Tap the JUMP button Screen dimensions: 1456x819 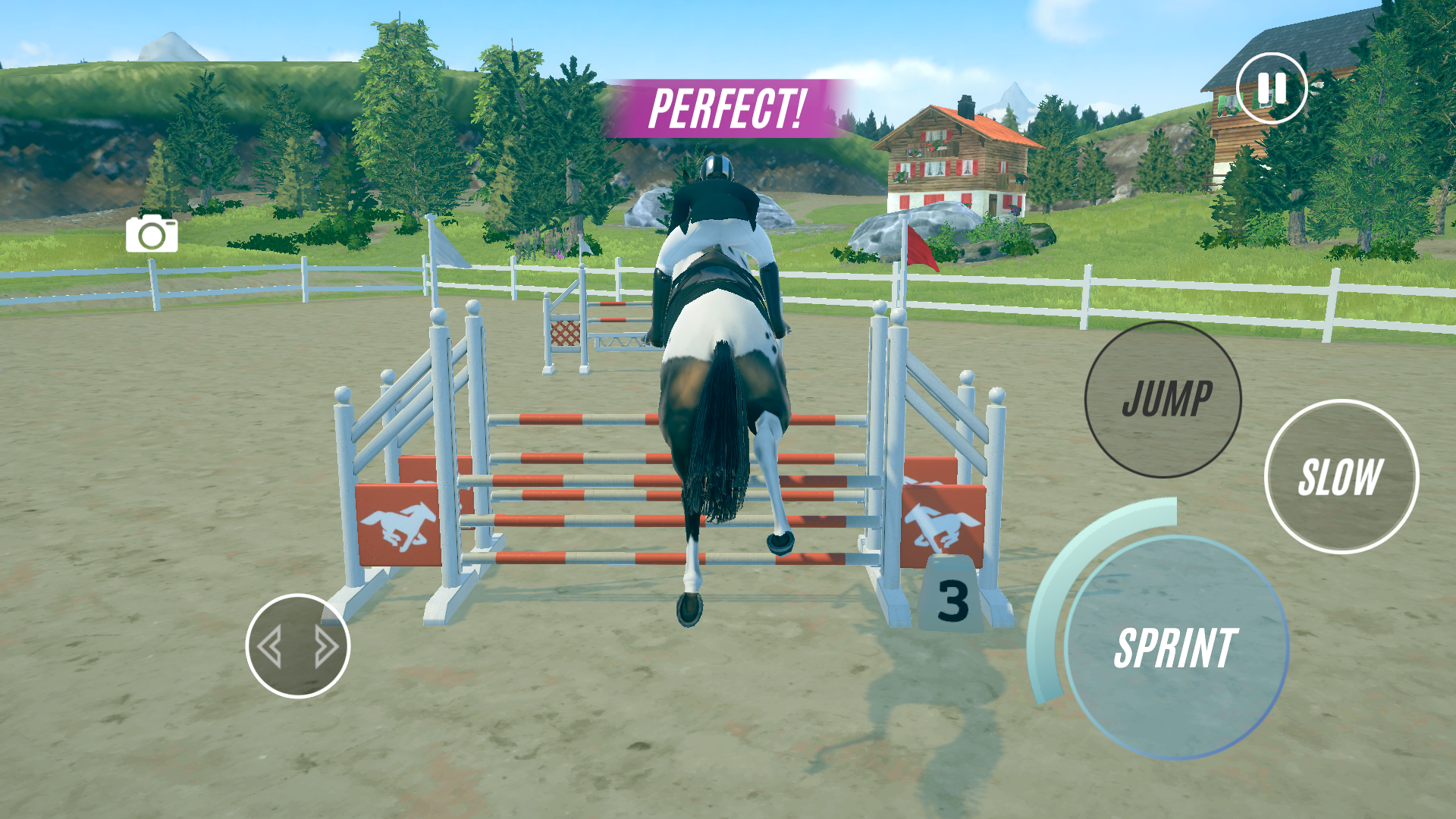point(1163,400)
